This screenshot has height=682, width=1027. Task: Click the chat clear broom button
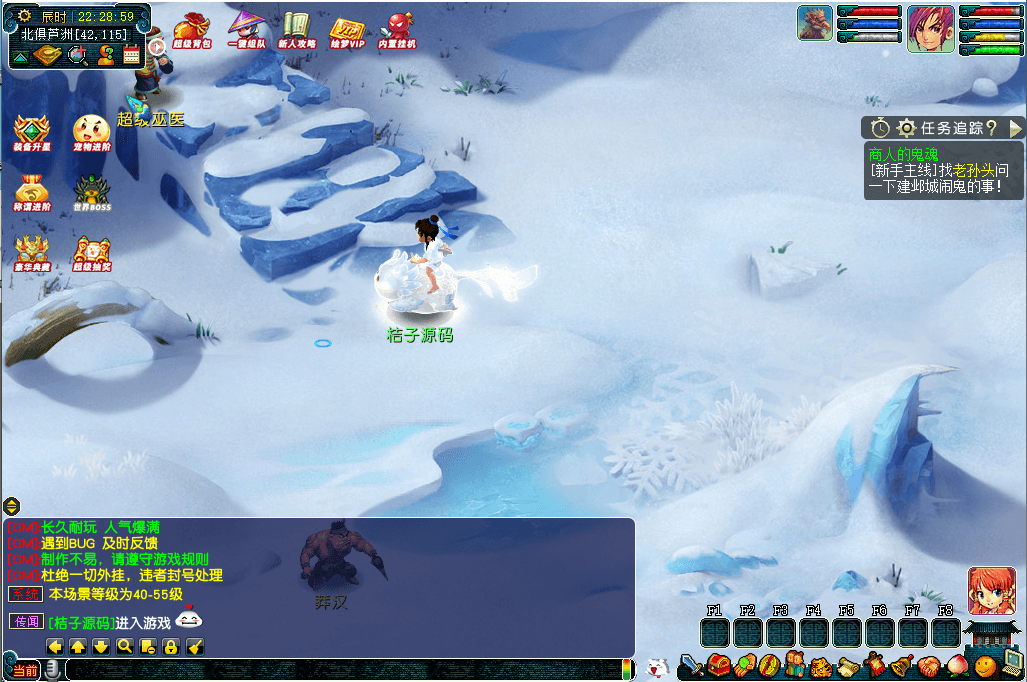click(195, 646)
